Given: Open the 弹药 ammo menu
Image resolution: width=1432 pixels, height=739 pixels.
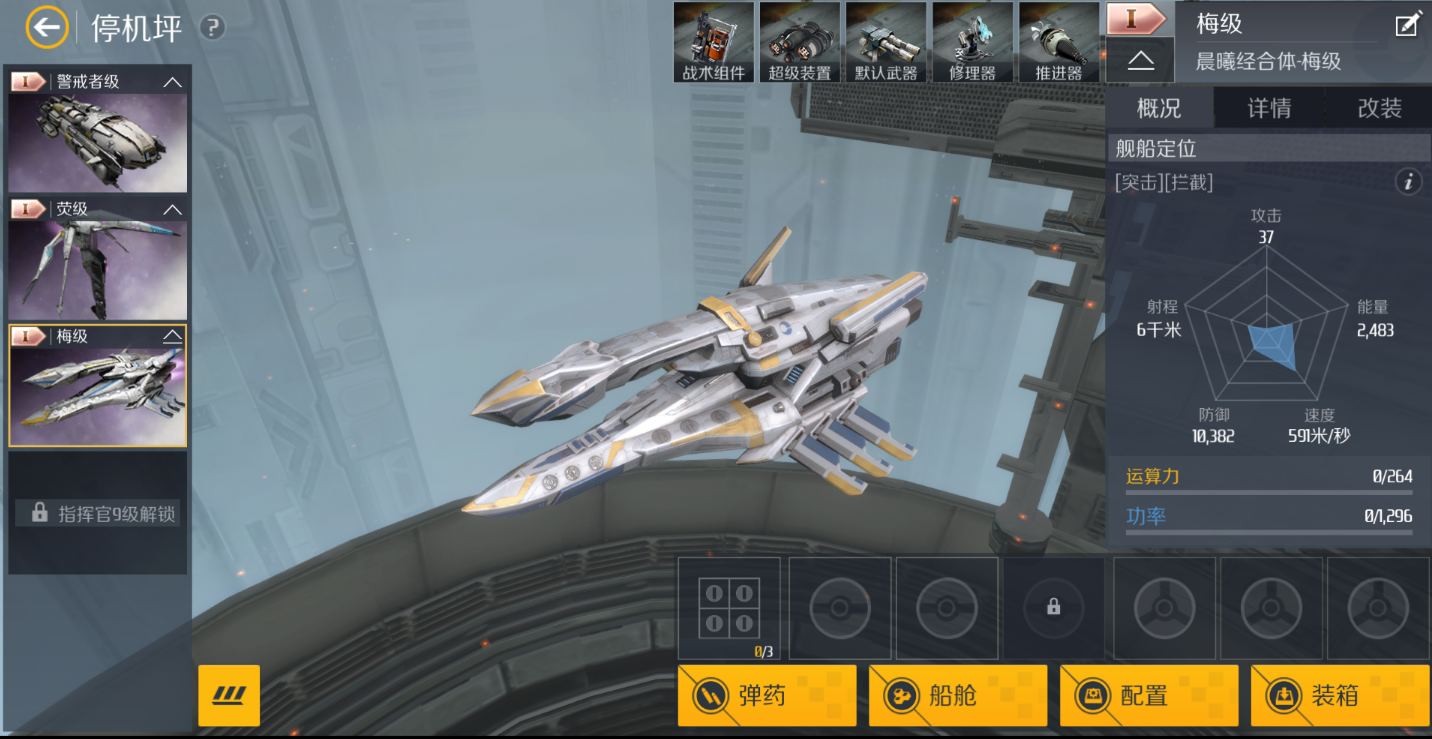Looking at the screenshot, I should [767, 695].
